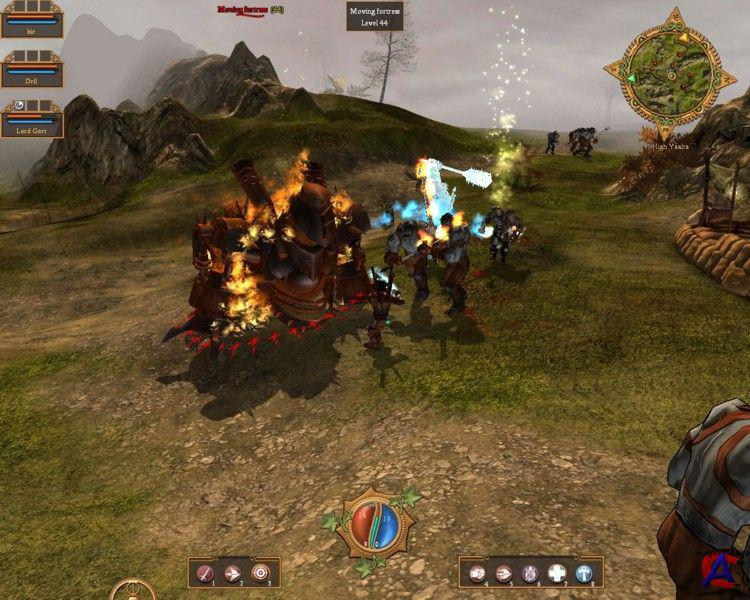Activate the fist skill in slot 4
Image resolution: width=750 pixels, height=600 pixels.
tap(477, 573)
